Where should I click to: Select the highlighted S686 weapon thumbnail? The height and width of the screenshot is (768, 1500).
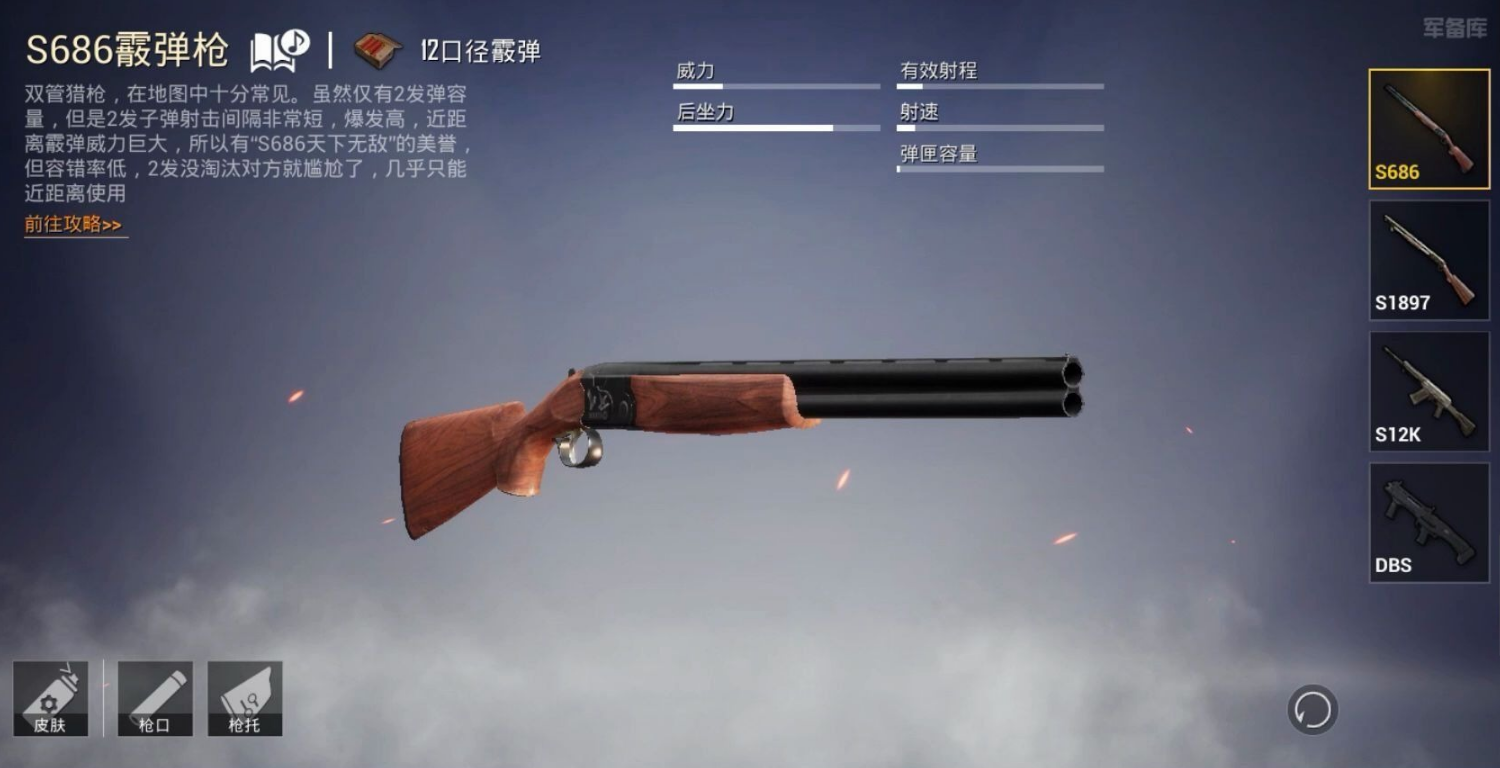click(1428, 129)
